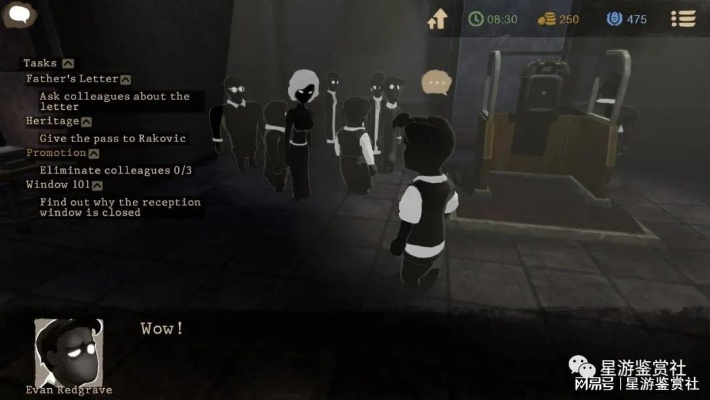Image resolution: width=710 pixels, height=400 pixels.
Task: Collapse the Heritage task entry
Action: pos(85,121)
